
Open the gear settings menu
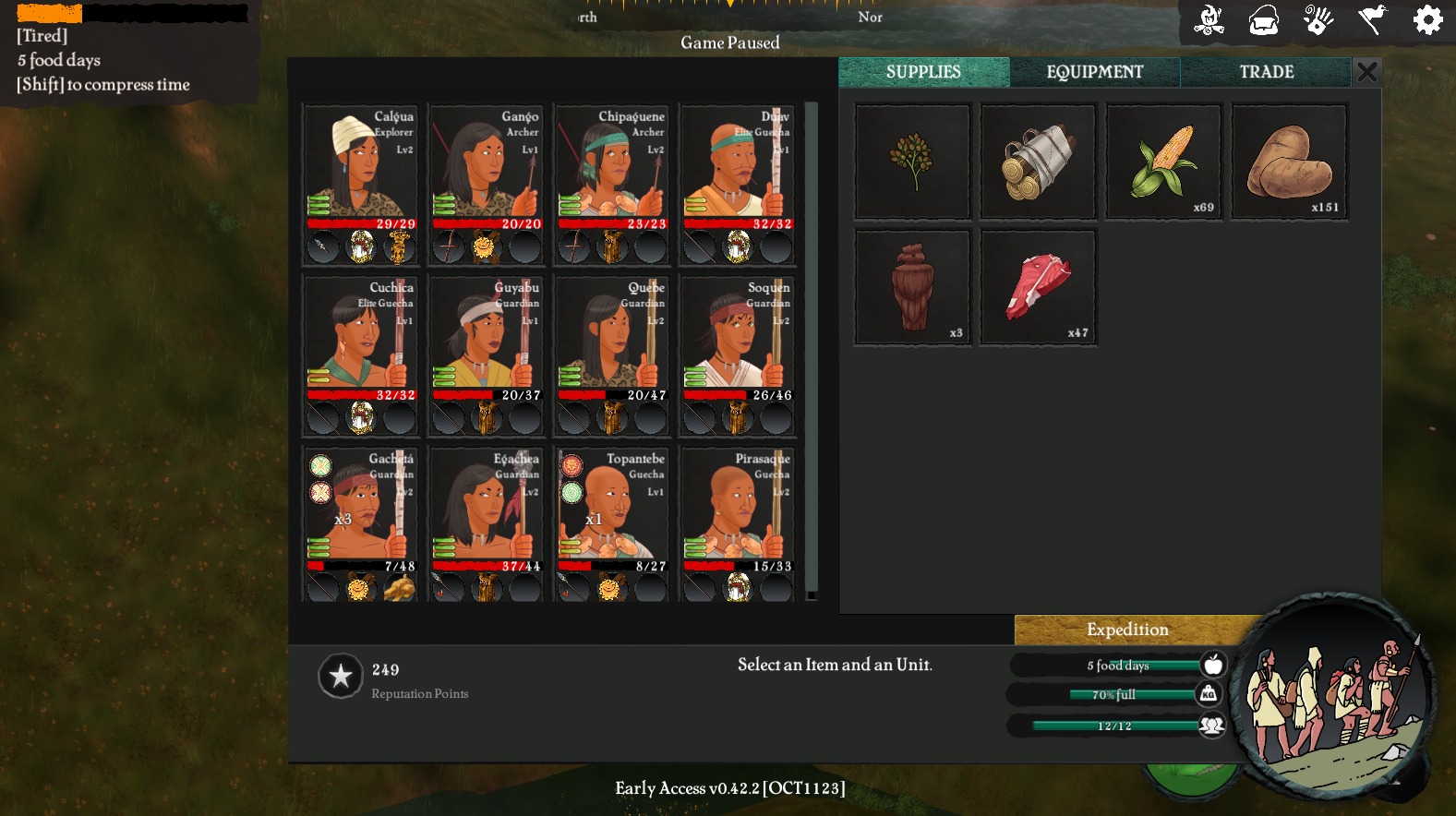[1427, 19]
